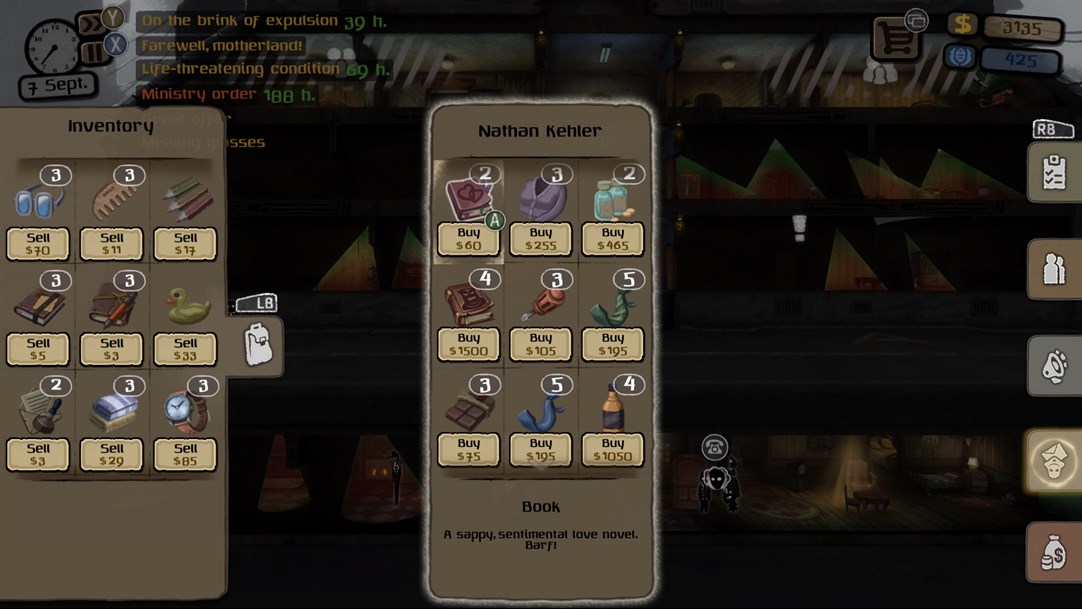Sell the rubber duck for $33
The height and width of the screenshot is (609, 1082).
pyautogui.click(x=185, y=349)
